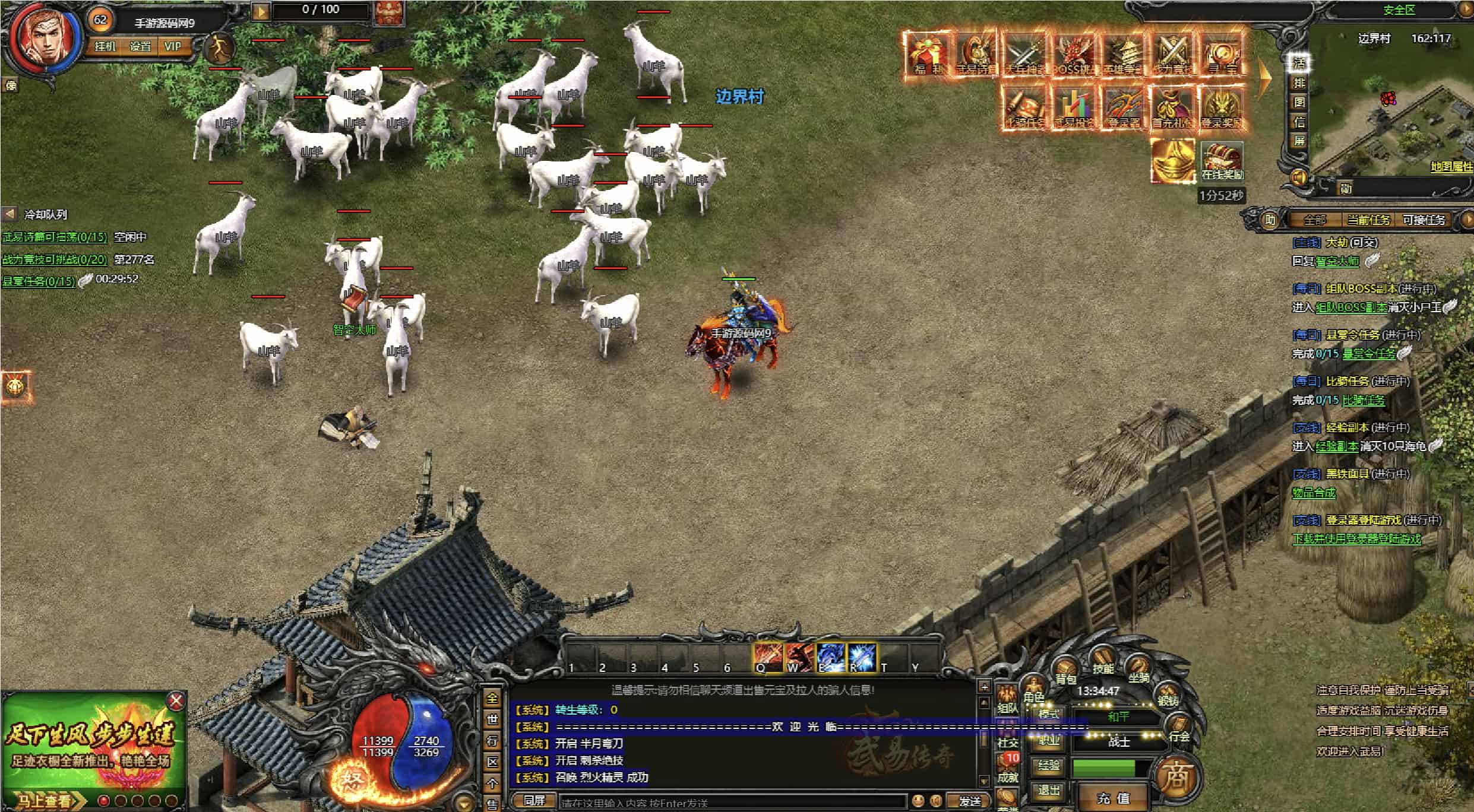This screenshot has width=1474, height=812.
Task: Open the VIP panel
Action: tap(173, 46)
